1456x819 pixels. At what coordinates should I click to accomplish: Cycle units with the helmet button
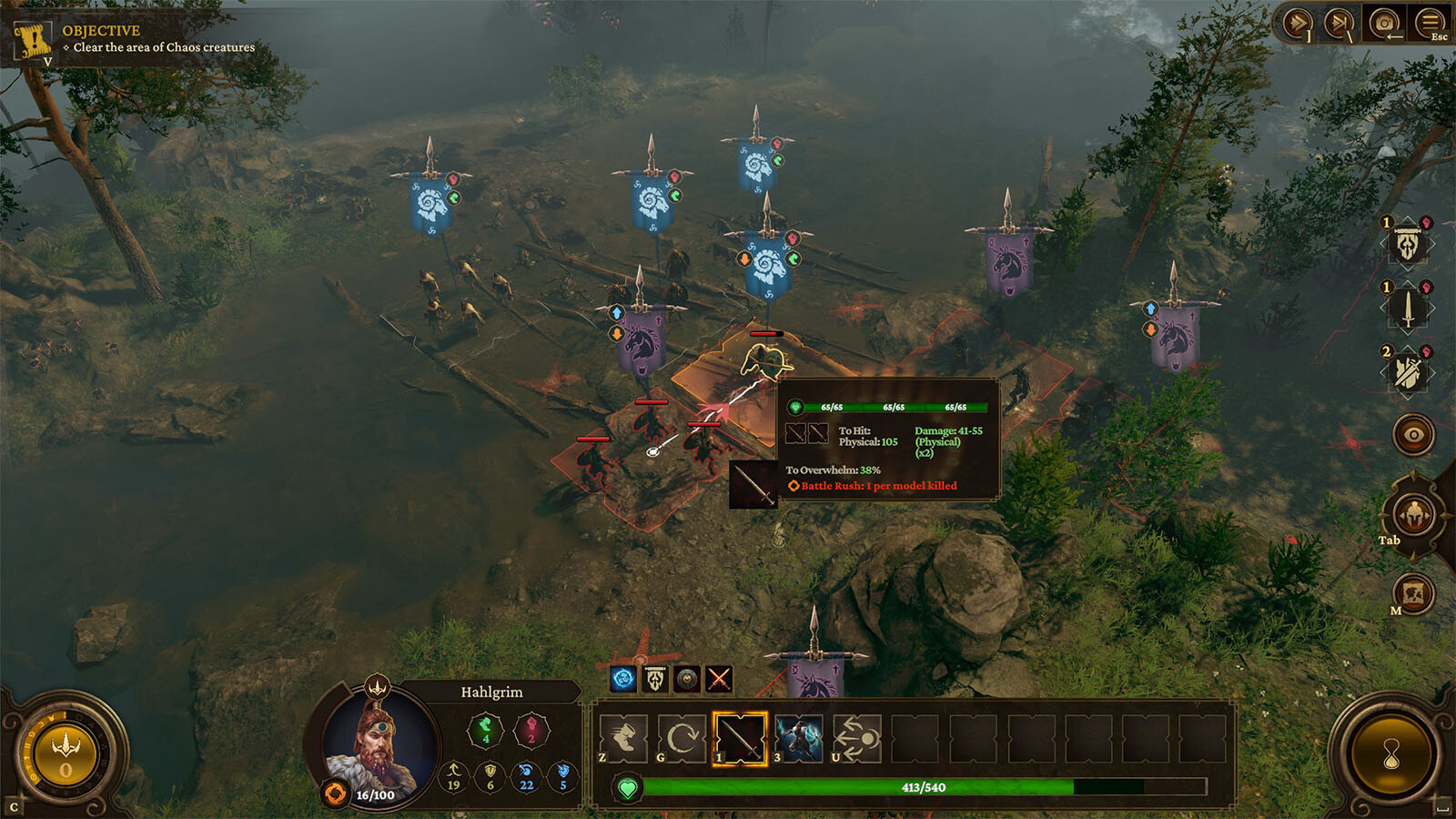[1412, 515]
